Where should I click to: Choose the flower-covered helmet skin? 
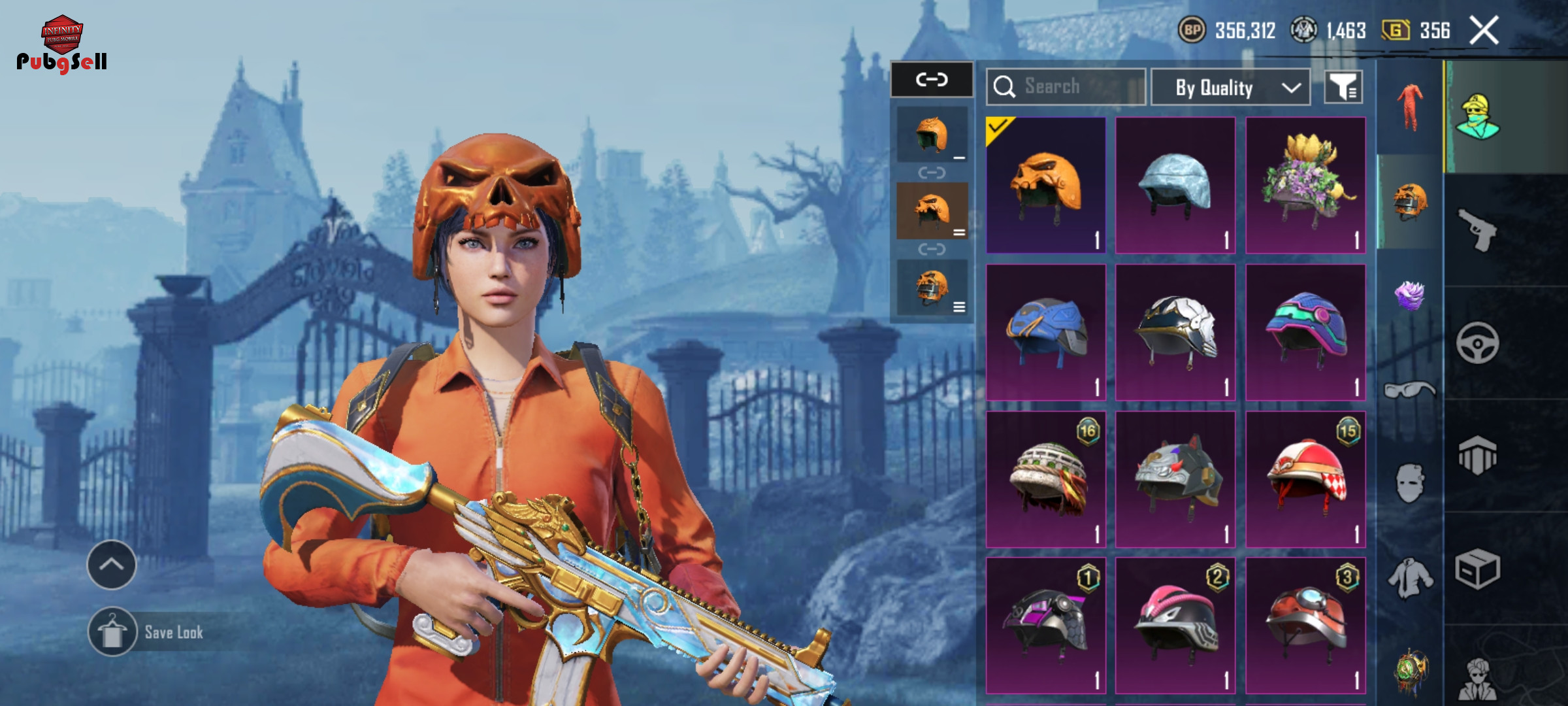pyautogui.click(x=1305, y=186)
